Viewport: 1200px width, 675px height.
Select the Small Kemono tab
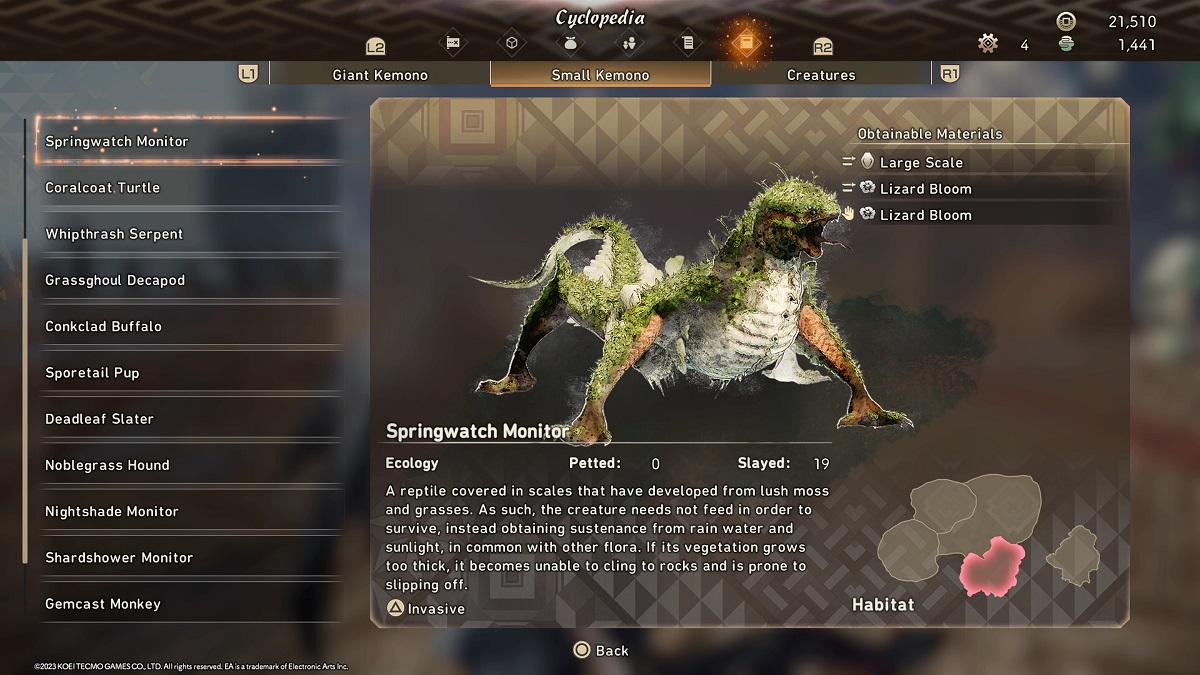[600, 75]
